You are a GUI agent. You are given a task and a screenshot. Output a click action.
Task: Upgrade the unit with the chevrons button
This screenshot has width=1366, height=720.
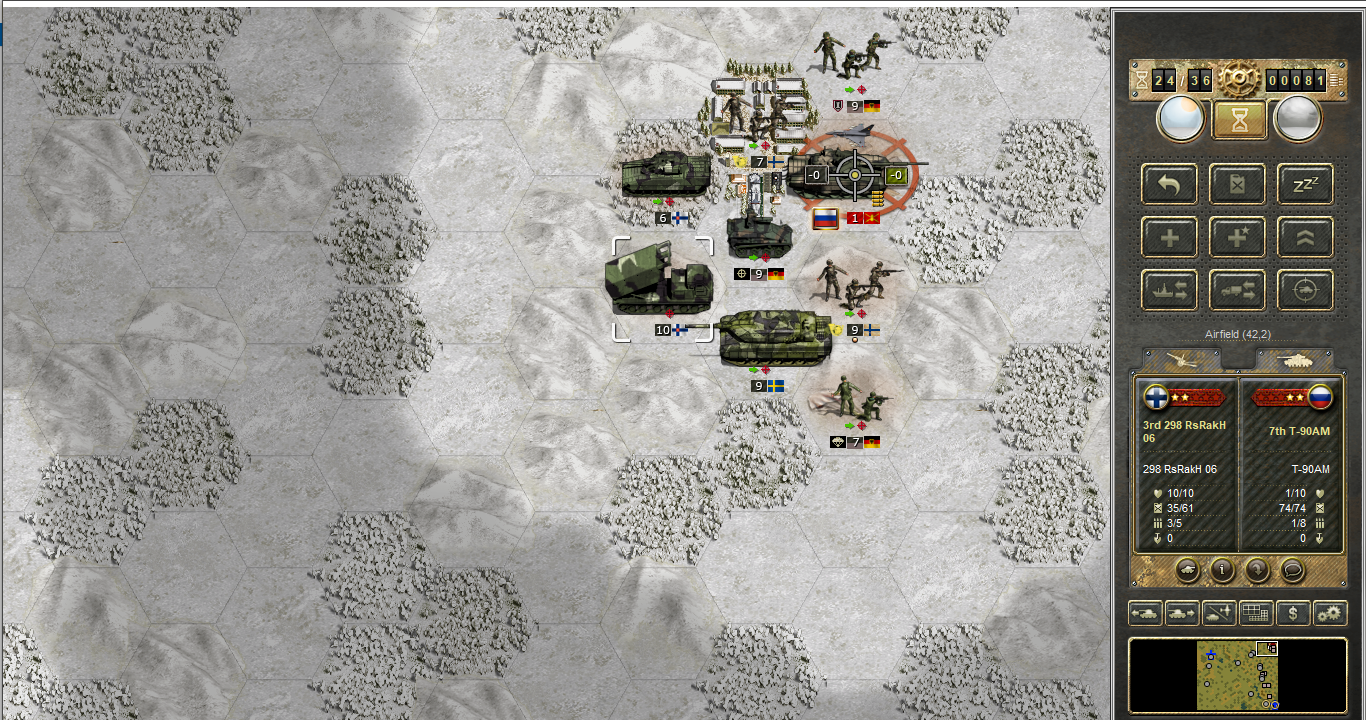(1305, 238)
